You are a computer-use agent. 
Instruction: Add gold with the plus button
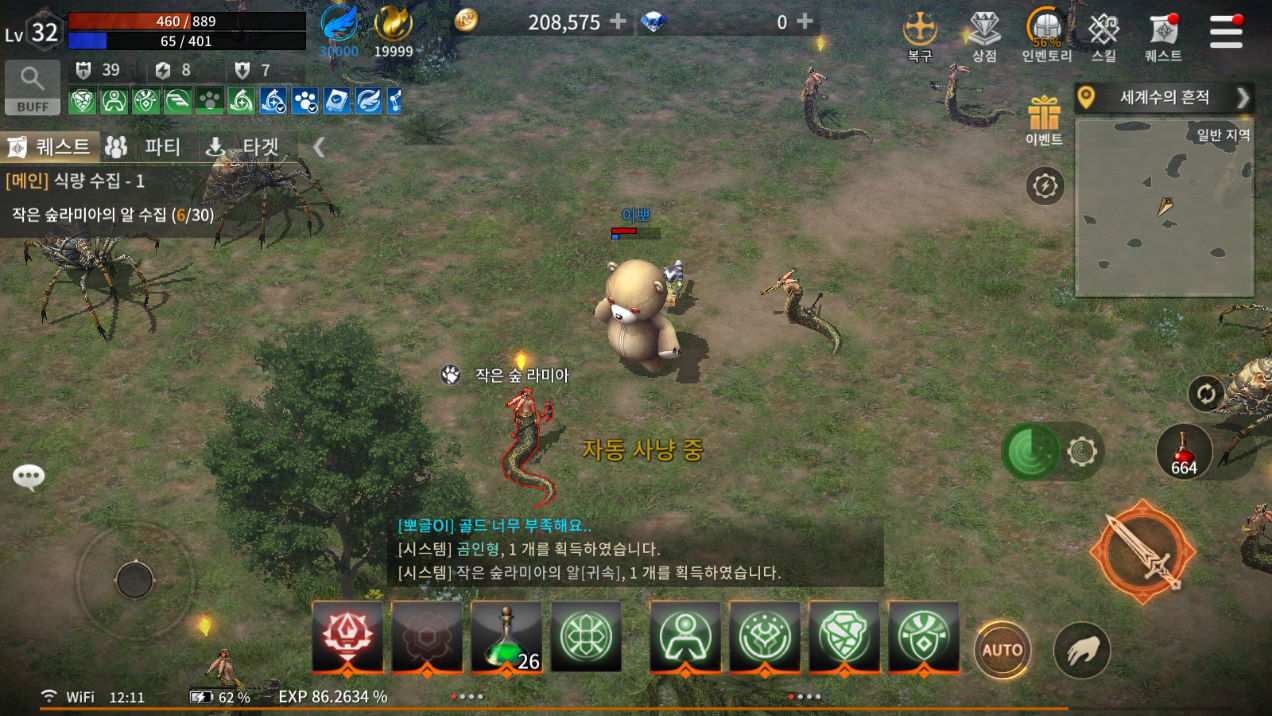click(618, 21)
